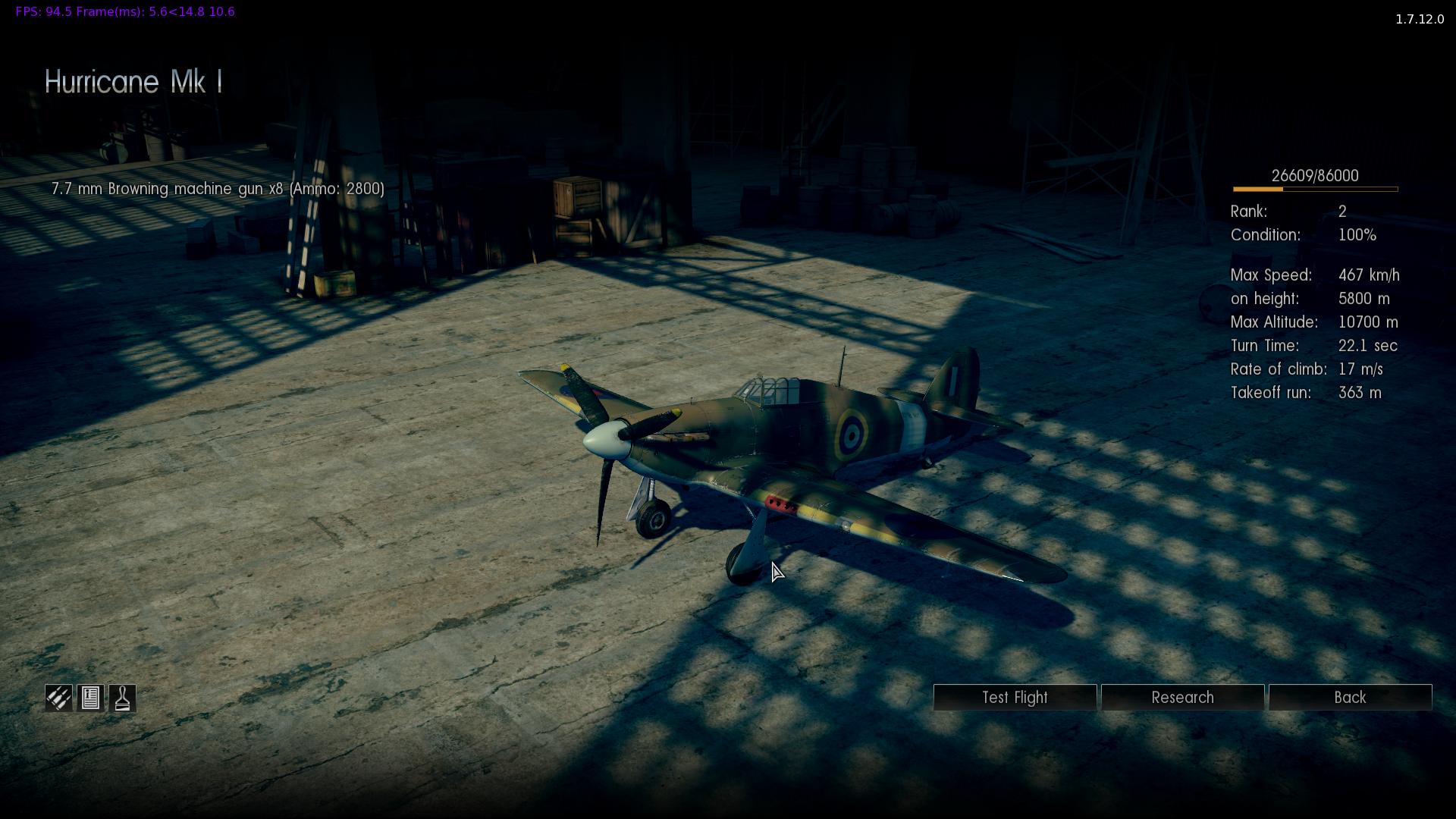Select the stamp icon
Screen dimensions: 1456x819
pyautogui.click(x=123, y=698)
